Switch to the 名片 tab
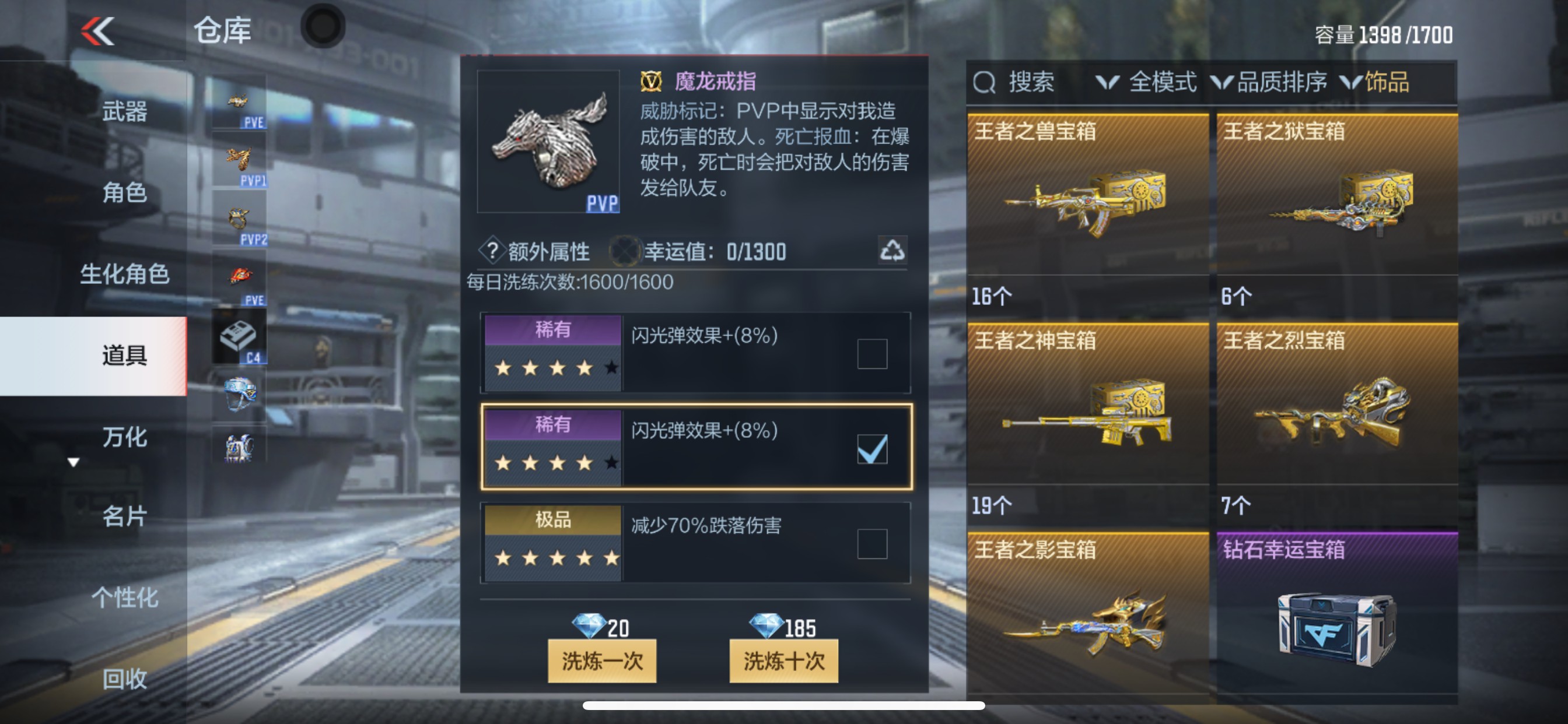1568x724 pixels. (124, 515)
